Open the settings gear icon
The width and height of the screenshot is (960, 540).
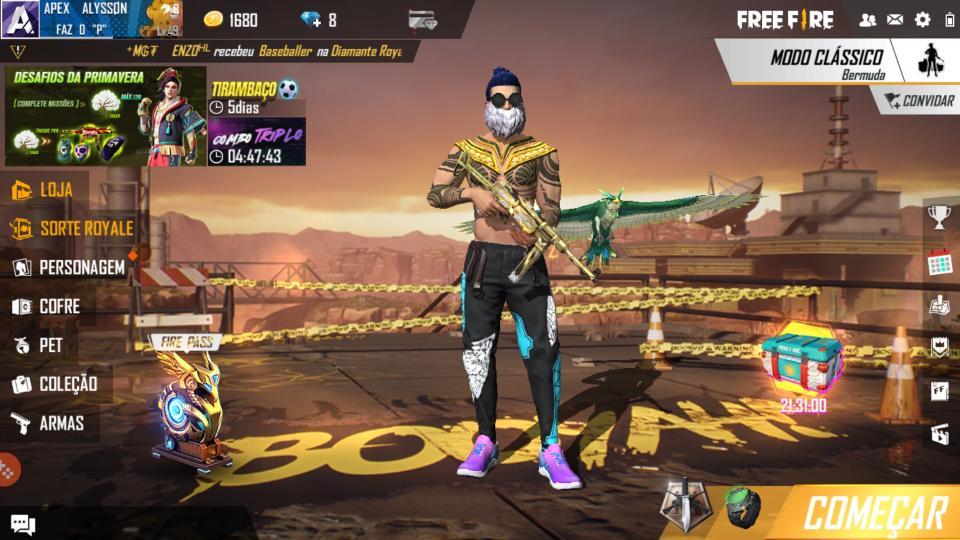click(x=922, y=19)
